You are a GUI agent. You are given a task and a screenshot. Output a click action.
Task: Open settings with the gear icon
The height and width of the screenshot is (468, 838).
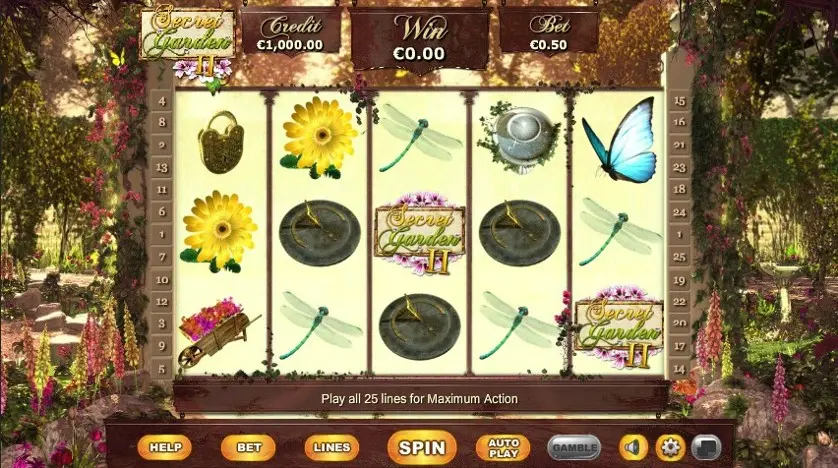[x=670, y=448]
